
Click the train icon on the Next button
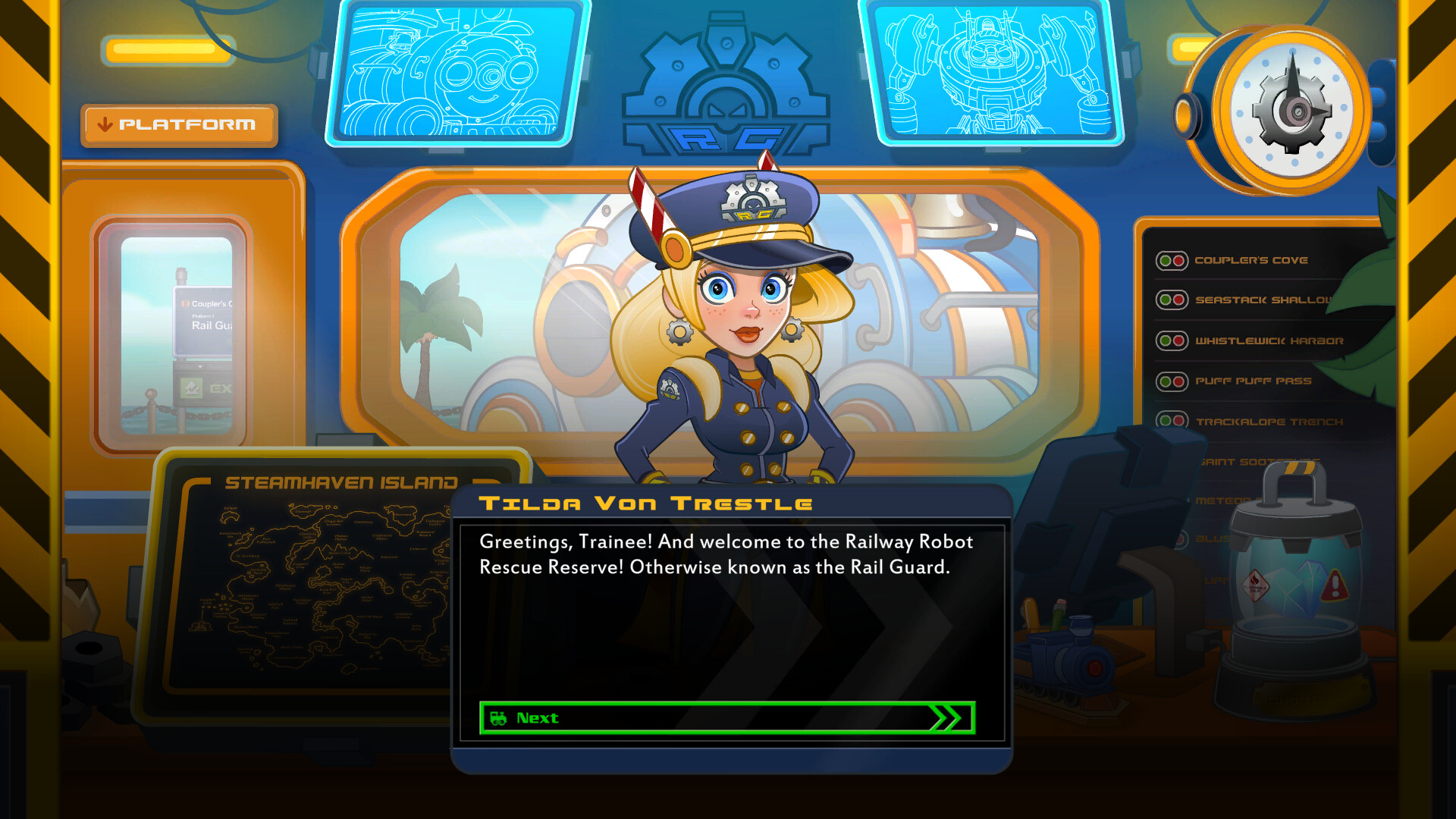point(500,718)
